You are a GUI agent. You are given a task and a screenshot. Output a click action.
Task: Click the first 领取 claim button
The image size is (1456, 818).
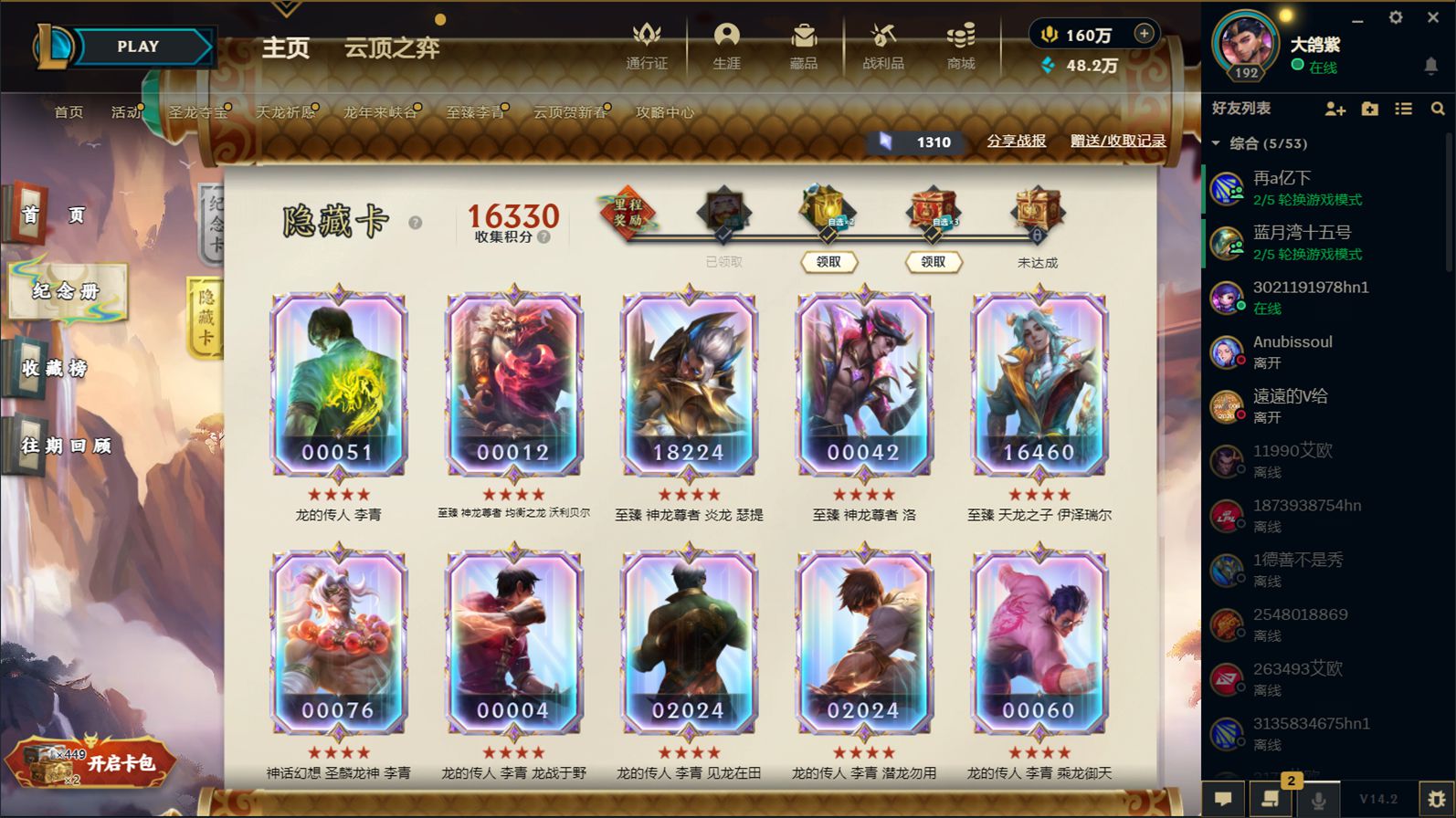tap(829, 262)
